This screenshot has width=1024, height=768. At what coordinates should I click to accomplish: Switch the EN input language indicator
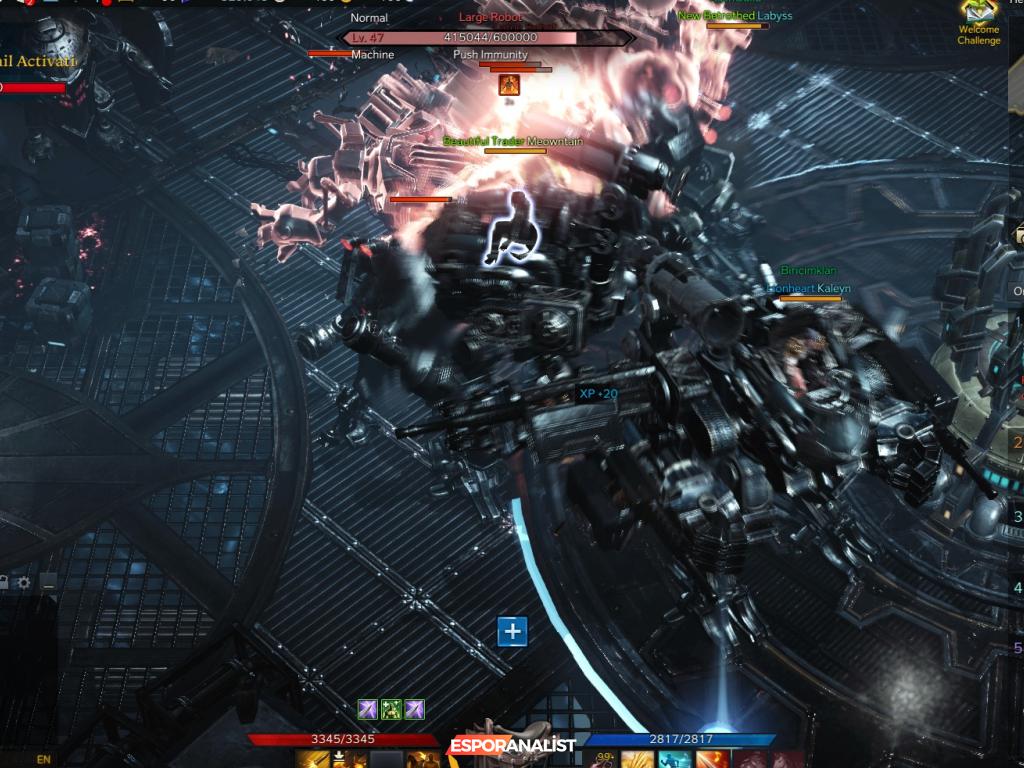coord(44,759)
